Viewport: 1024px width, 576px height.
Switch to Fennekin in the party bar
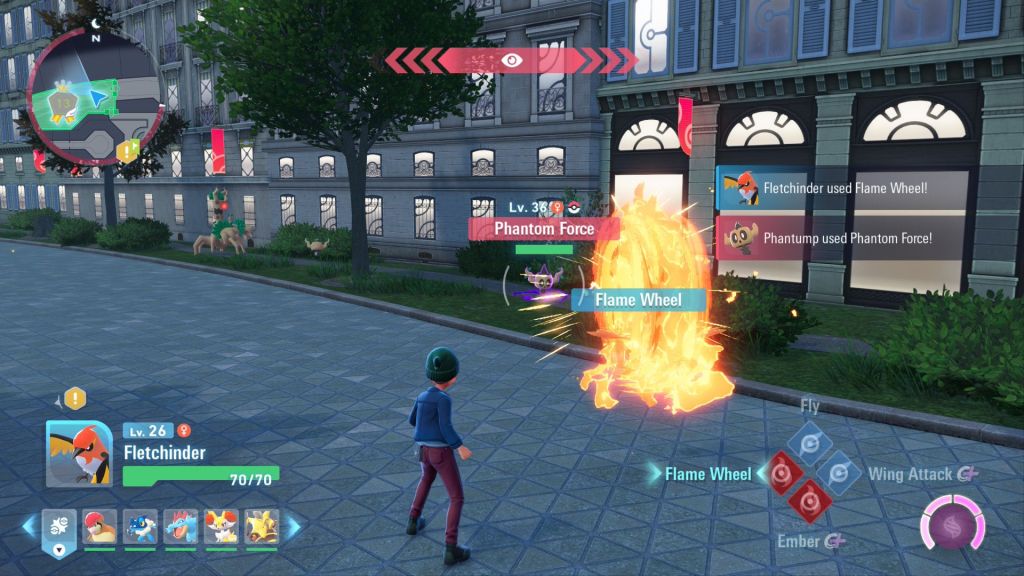click(x=221, y=526)
